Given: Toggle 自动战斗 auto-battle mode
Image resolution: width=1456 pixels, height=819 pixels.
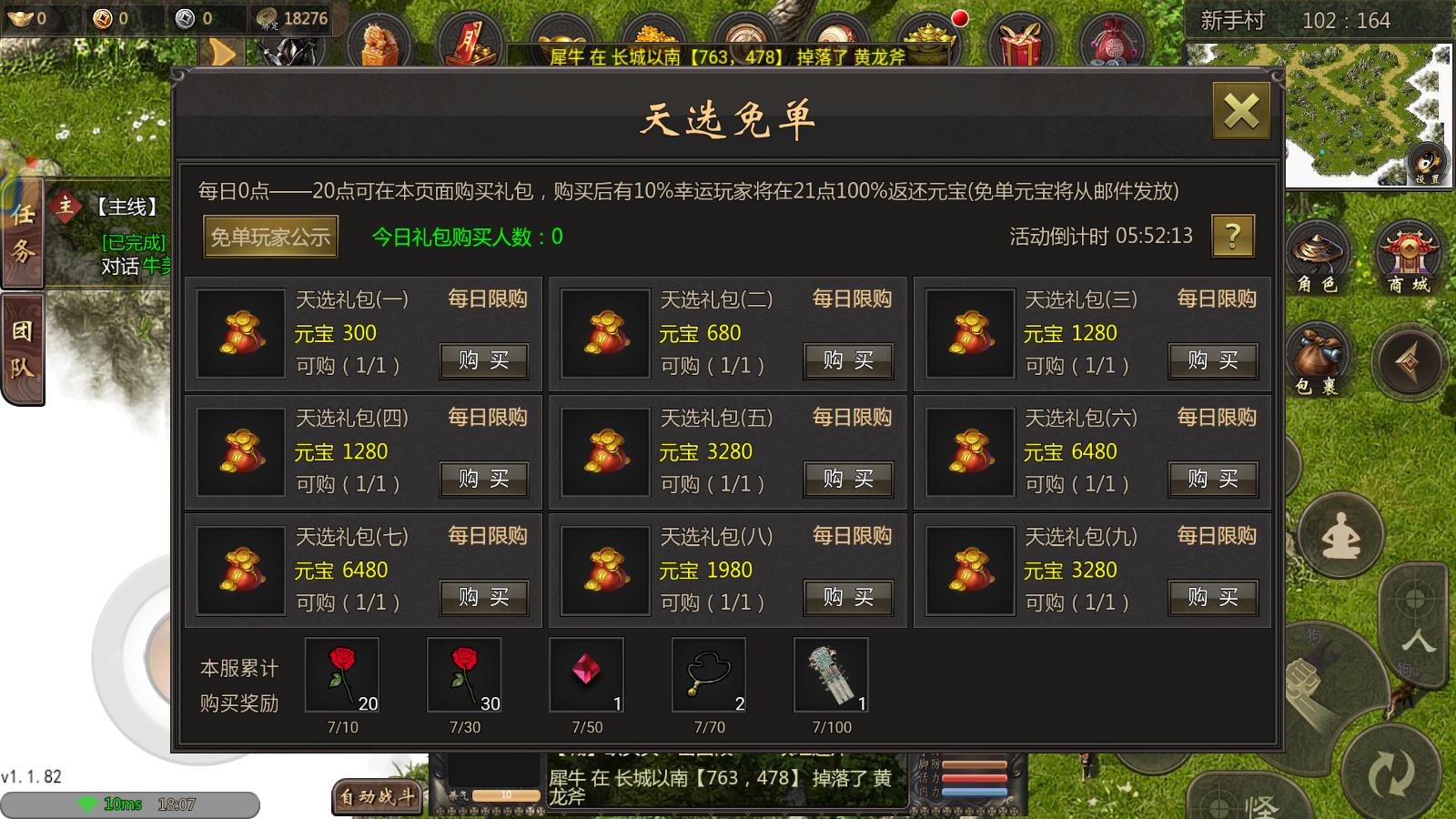Looking at the screenshot, I should (x=377, y=796).
